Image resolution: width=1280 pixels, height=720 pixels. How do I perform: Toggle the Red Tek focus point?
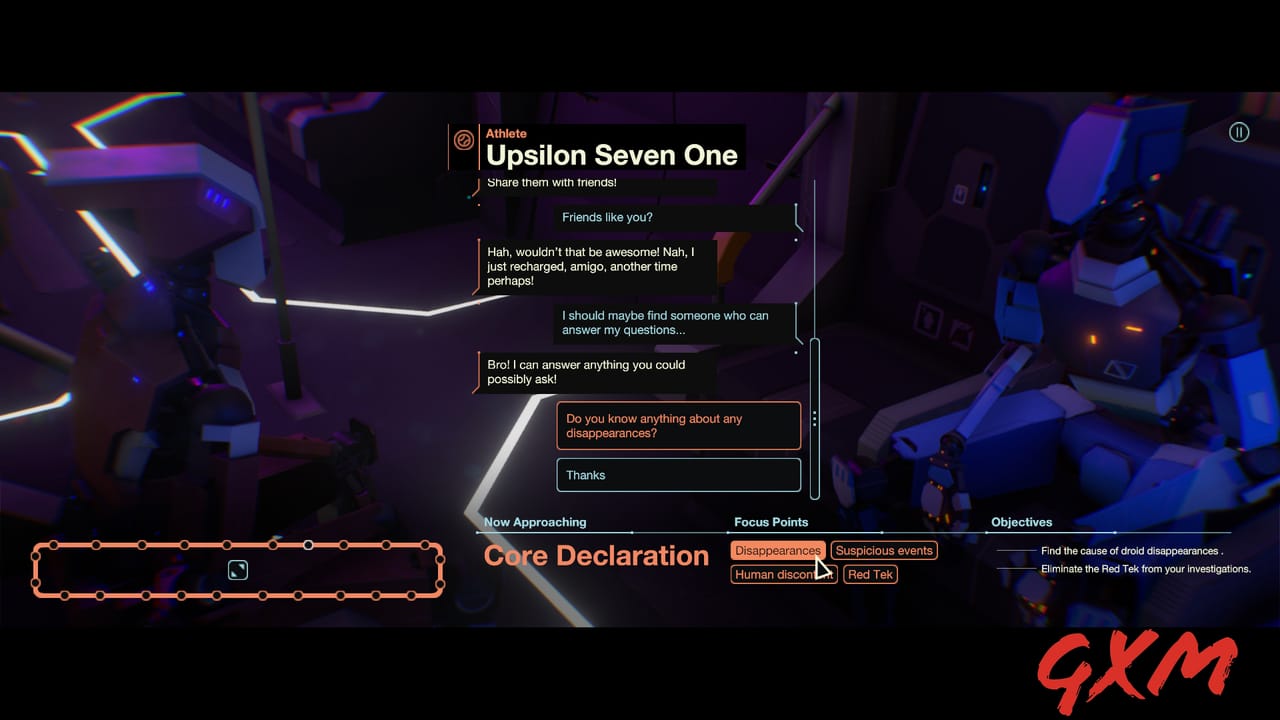coord(870,574)
